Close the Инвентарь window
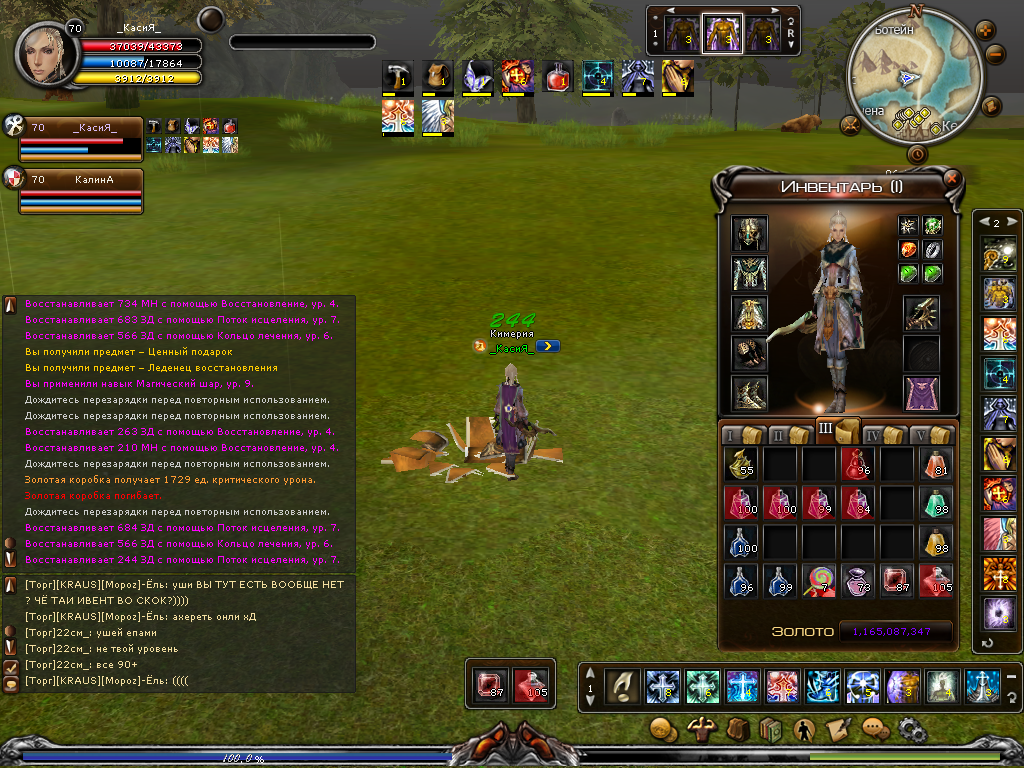Image resolution: width=1024 pixels, height=768 pixels. [951, 179]
